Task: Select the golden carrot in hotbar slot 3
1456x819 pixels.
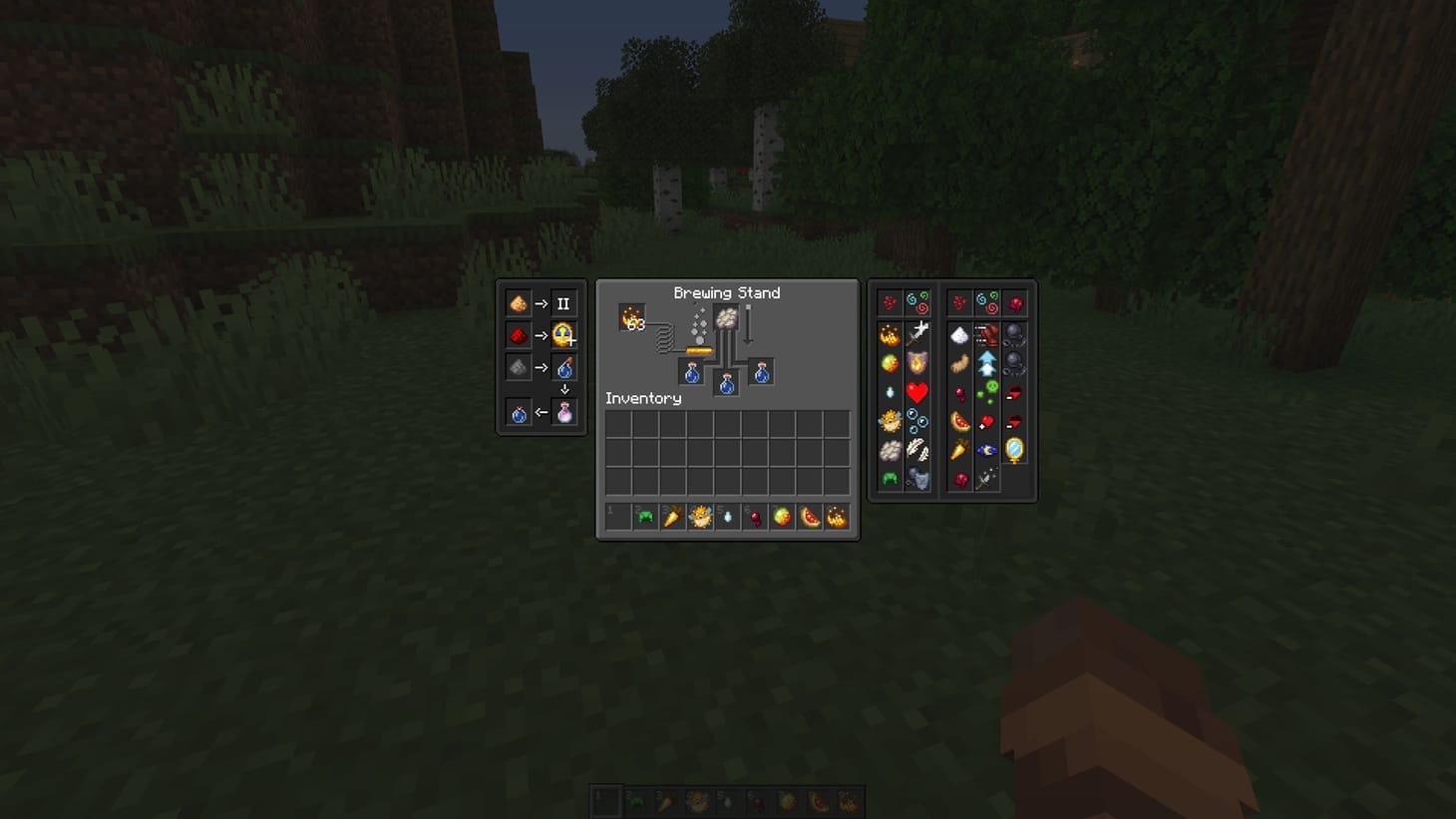Action: tap(670, 517)
